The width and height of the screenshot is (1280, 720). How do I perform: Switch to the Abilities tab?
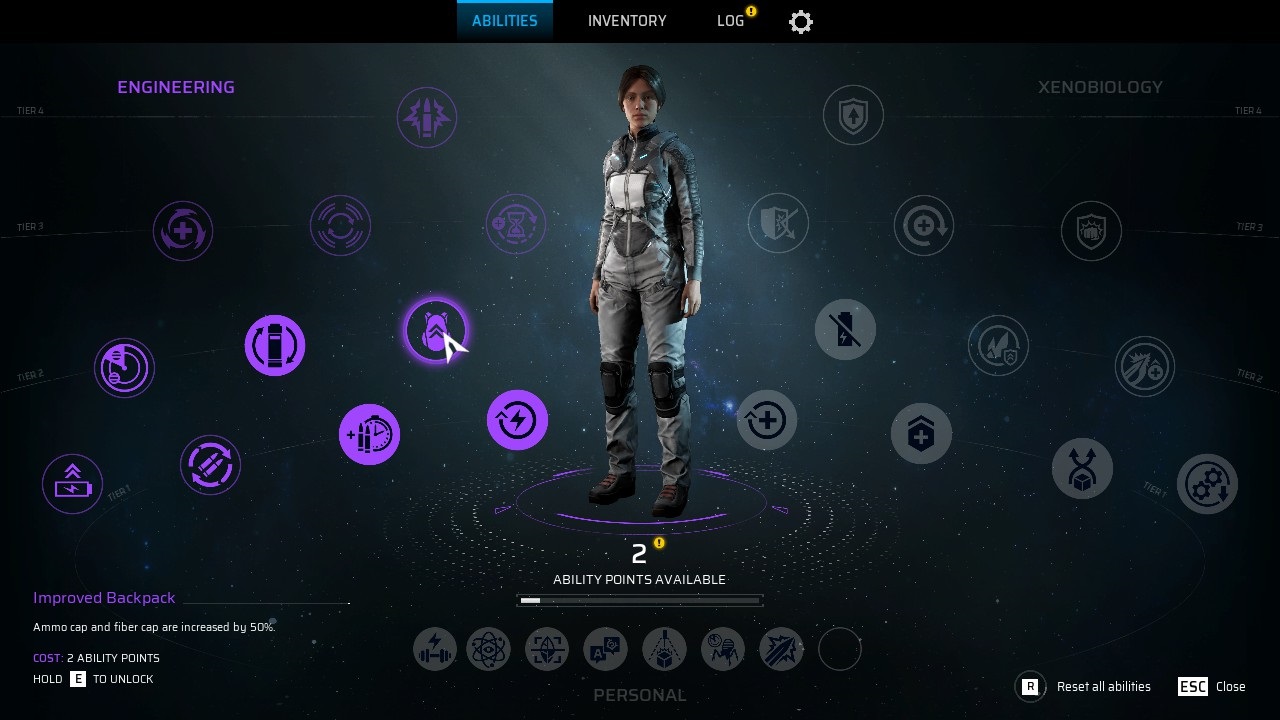point(504,21)
